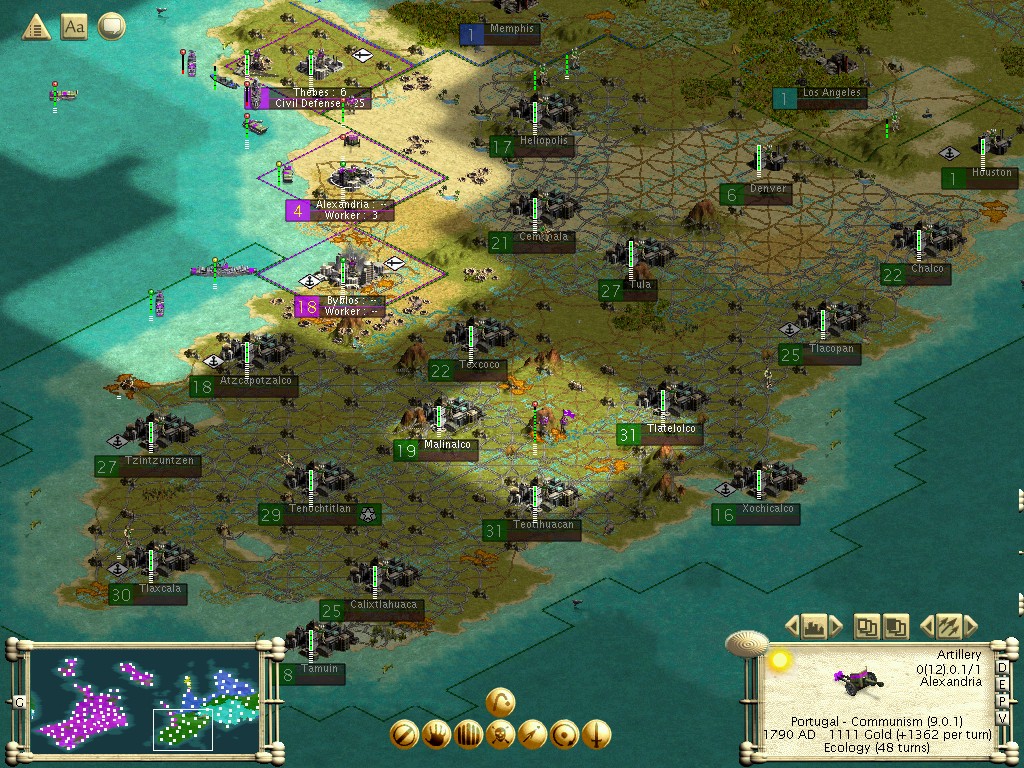Choose the diagonal arrow go-to order
1024x768 pixels.
[x=532, y=735]
